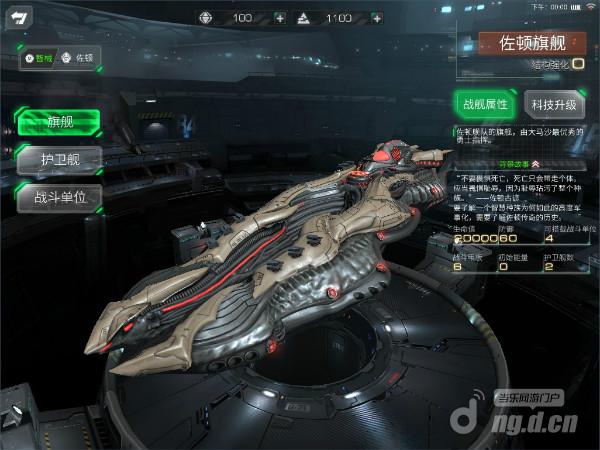Add more of the 100 diamond currency
The height and width of the screenshot is (450, 600).
coord(279,18)
